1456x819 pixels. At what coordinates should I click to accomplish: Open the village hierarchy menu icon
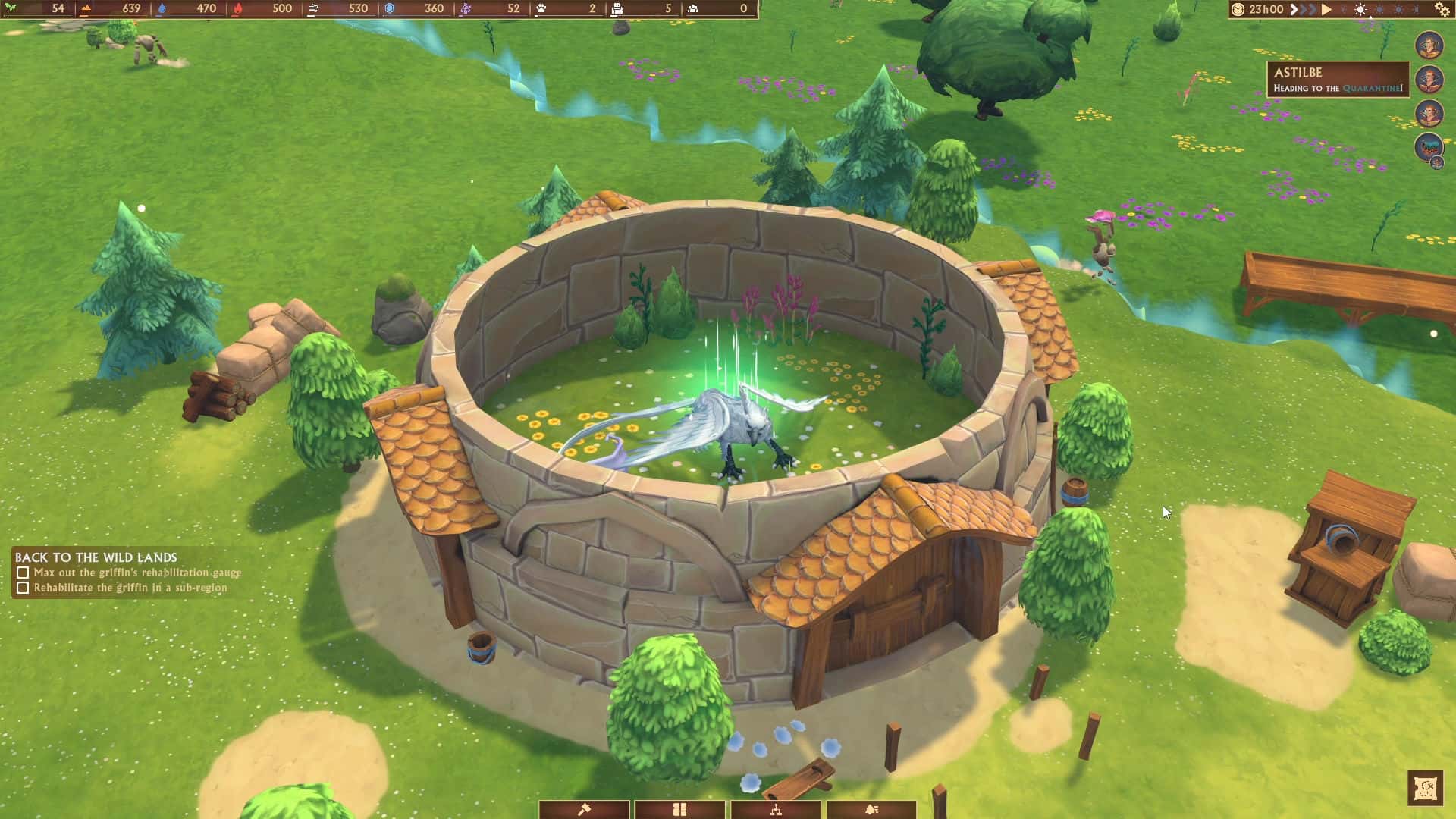[x=777, y=809]
